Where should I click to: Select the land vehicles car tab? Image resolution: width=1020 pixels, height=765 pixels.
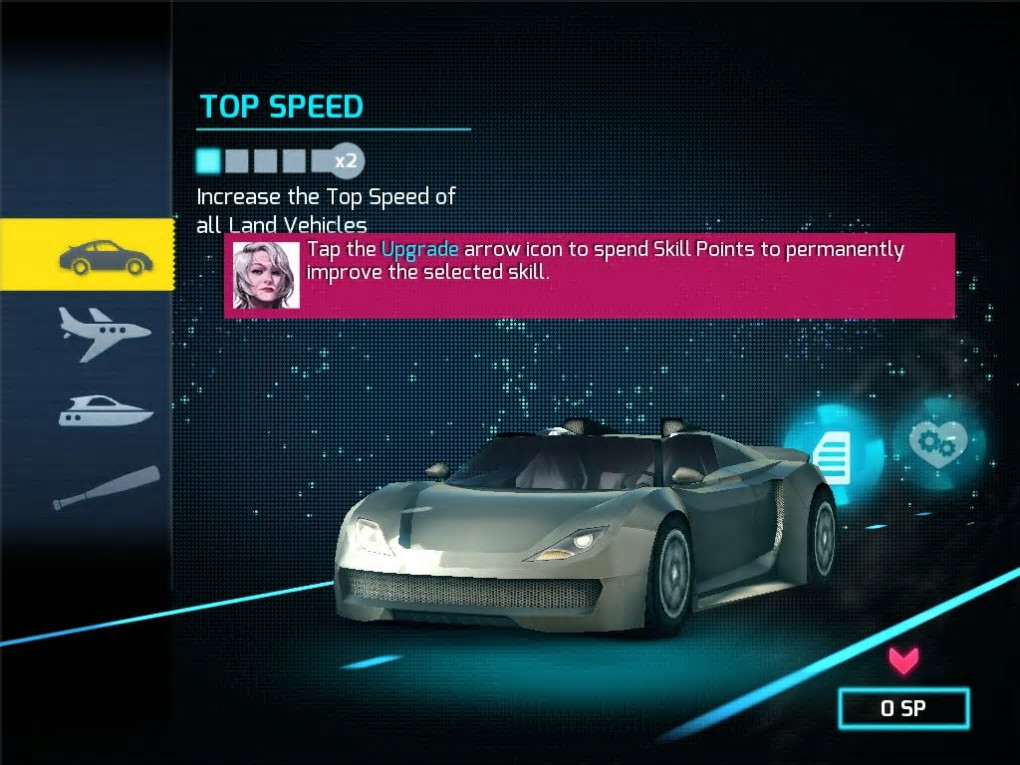104,257
